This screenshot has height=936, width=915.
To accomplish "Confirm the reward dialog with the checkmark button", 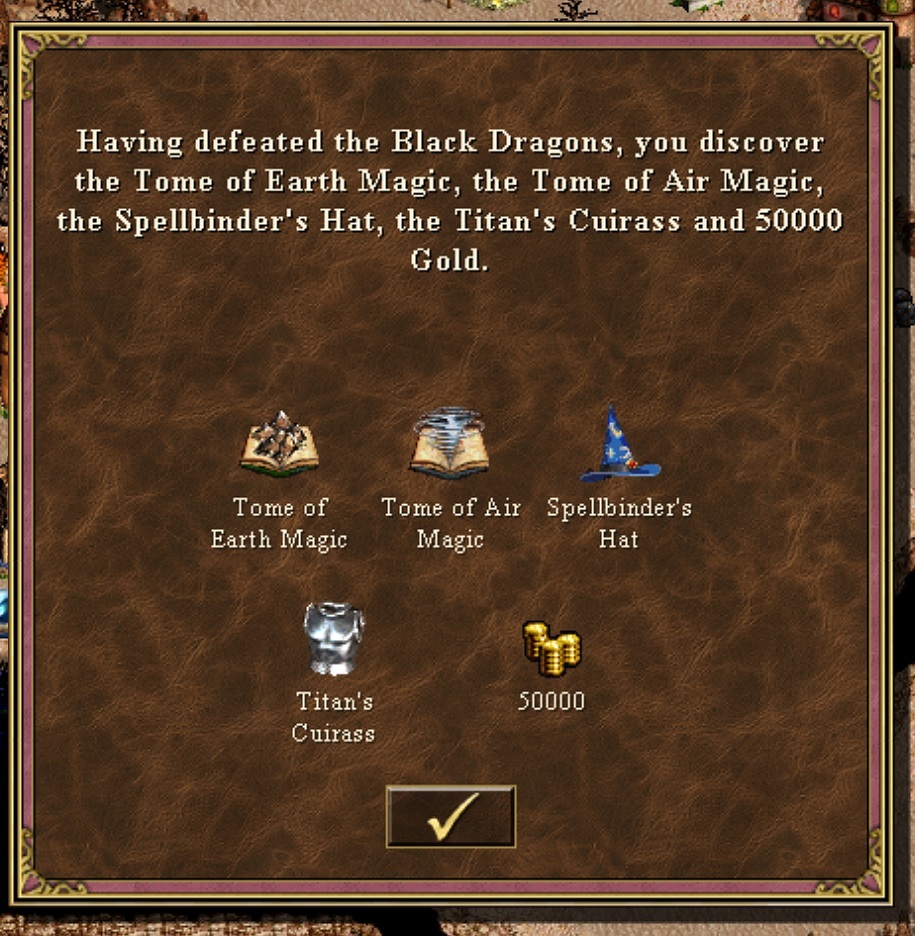I will pos(450,816).
